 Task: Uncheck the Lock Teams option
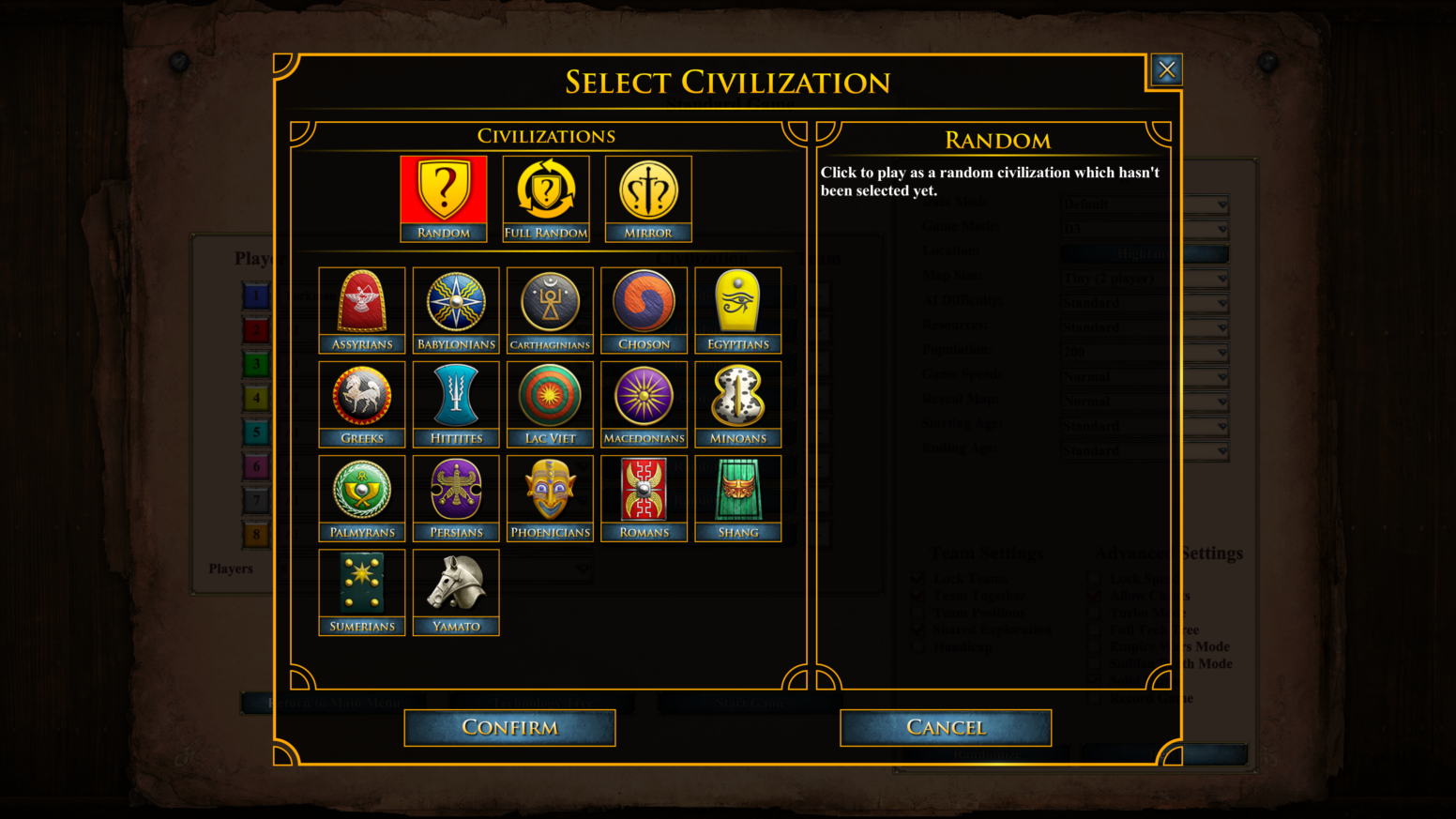pos(917,579)
